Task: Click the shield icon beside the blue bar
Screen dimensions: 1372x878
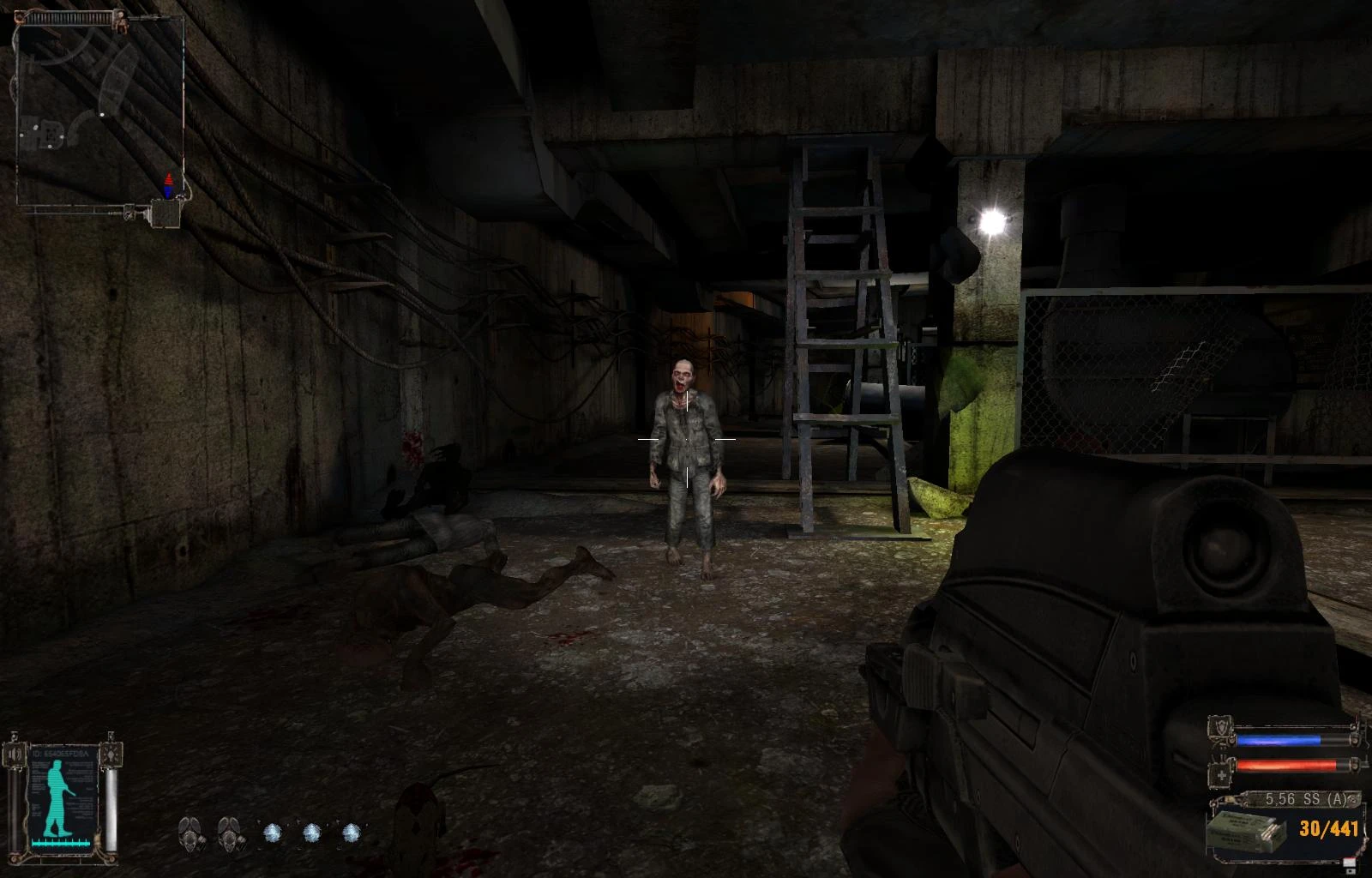Action: click(1219, 726)
